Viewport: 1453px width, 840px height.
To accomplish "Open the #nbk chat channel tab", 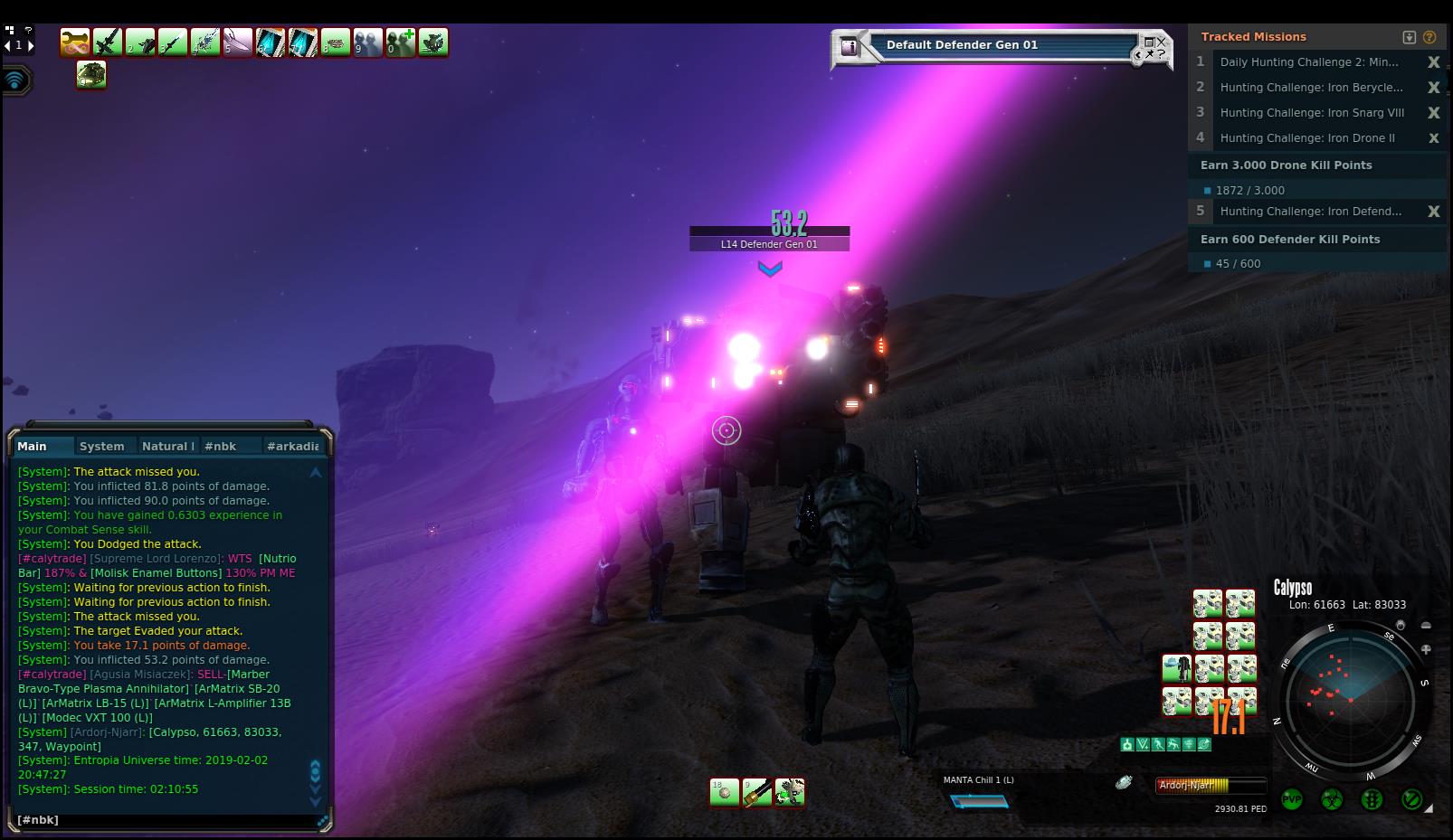I will (x=220, y=446).
